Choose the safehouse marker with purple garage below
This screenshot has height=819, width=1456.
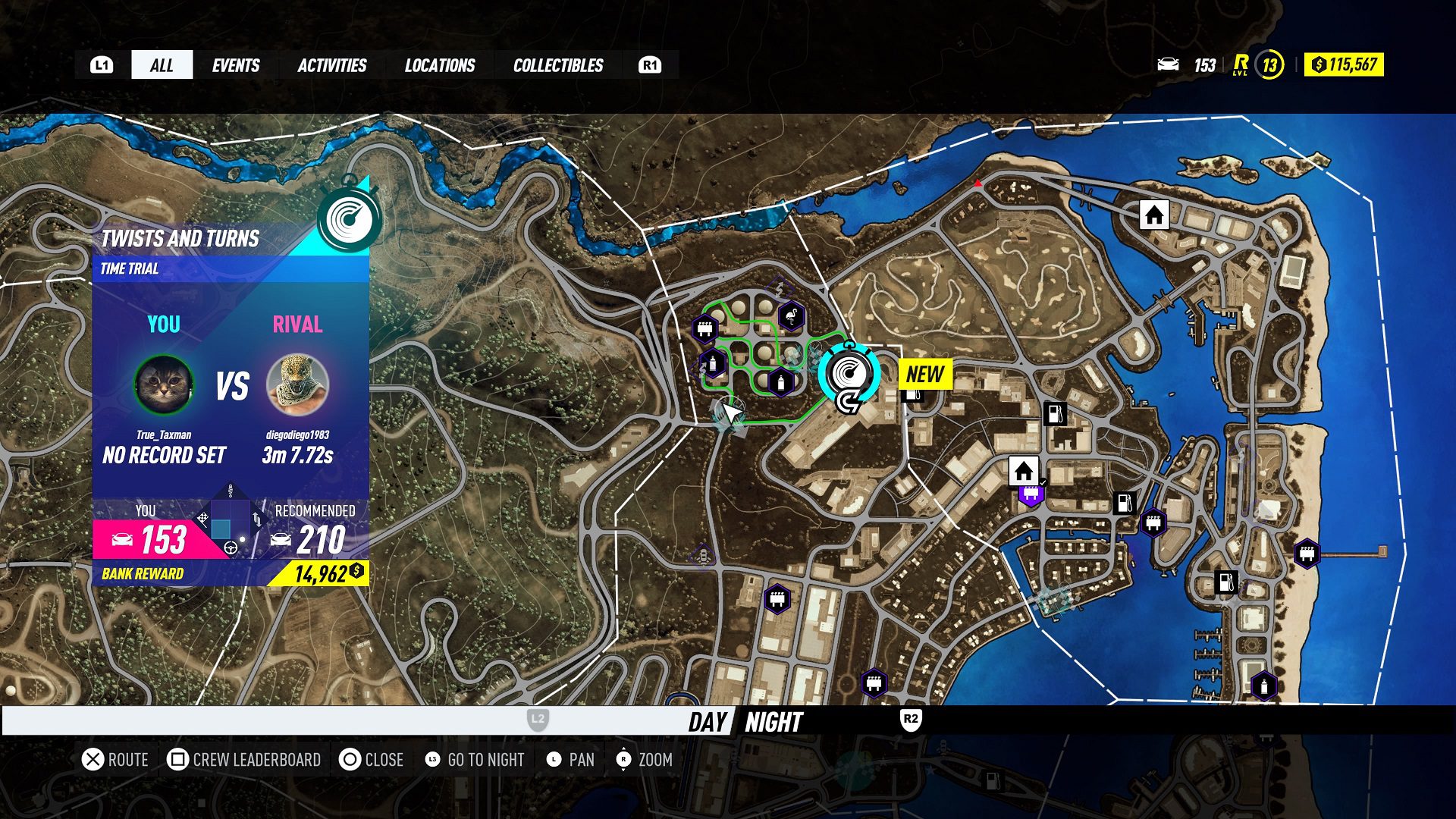[x=1023, y=471]
